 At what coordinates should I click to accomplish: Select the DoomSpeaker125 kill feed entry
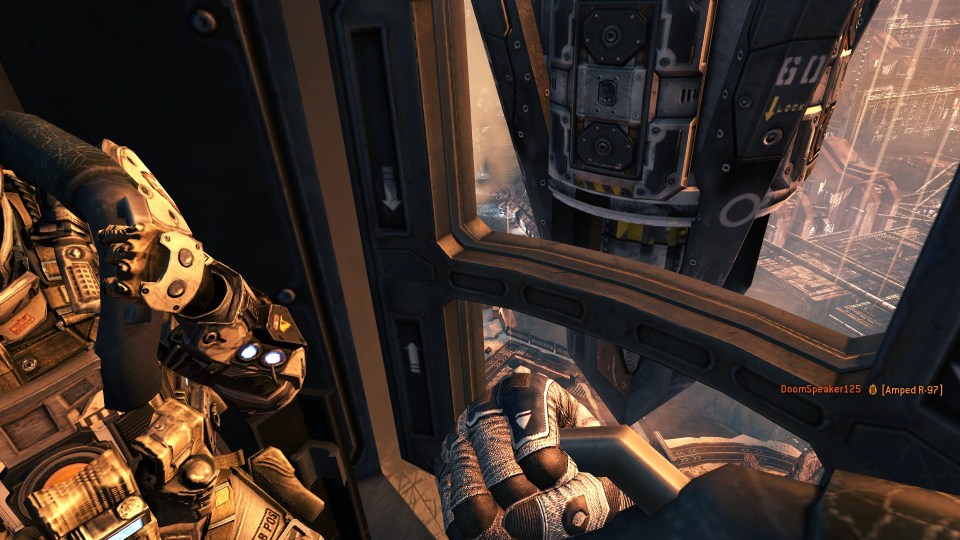click(x=860, y=389)
